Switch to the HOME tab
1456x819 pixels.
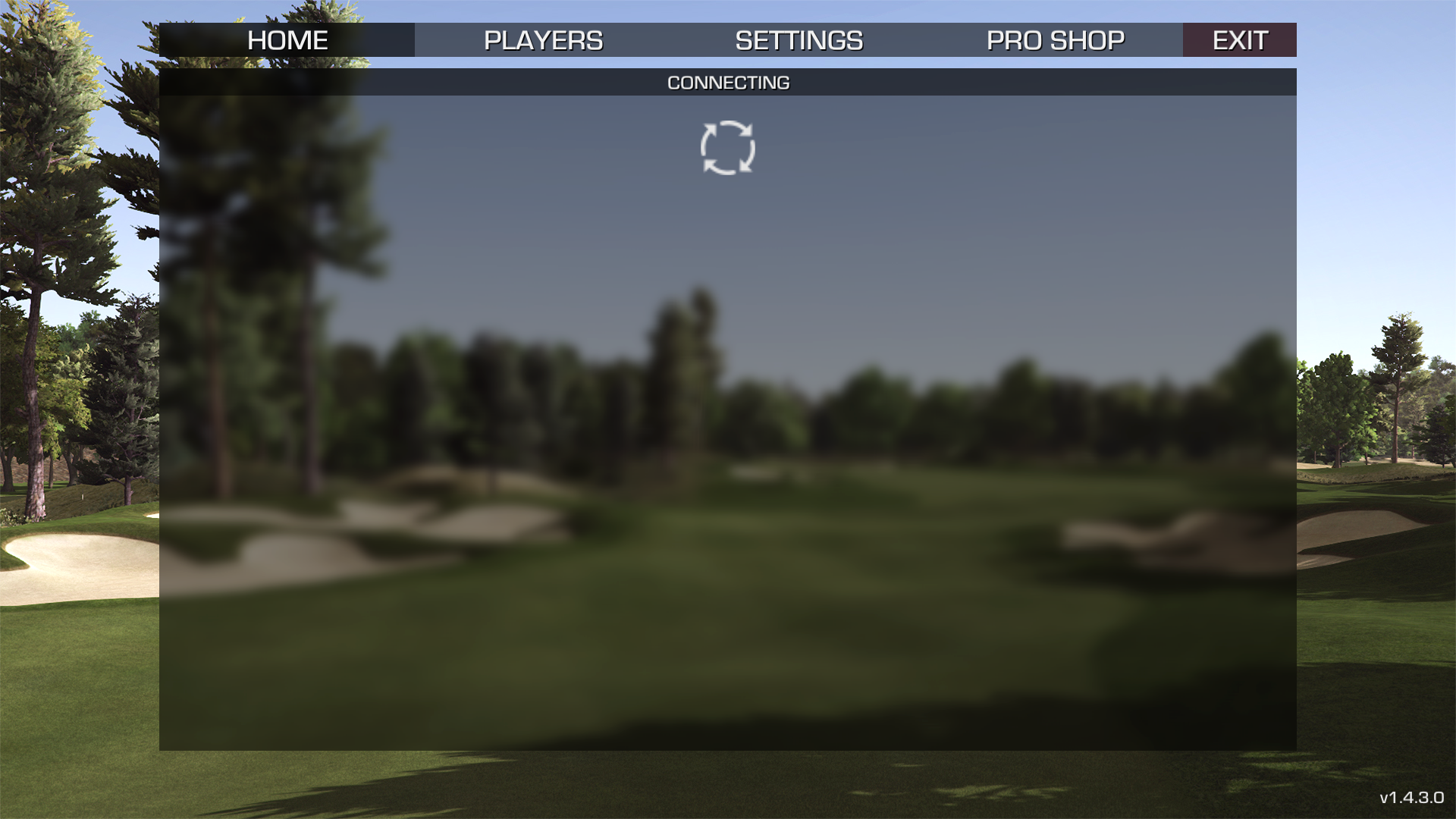[287, 40]
